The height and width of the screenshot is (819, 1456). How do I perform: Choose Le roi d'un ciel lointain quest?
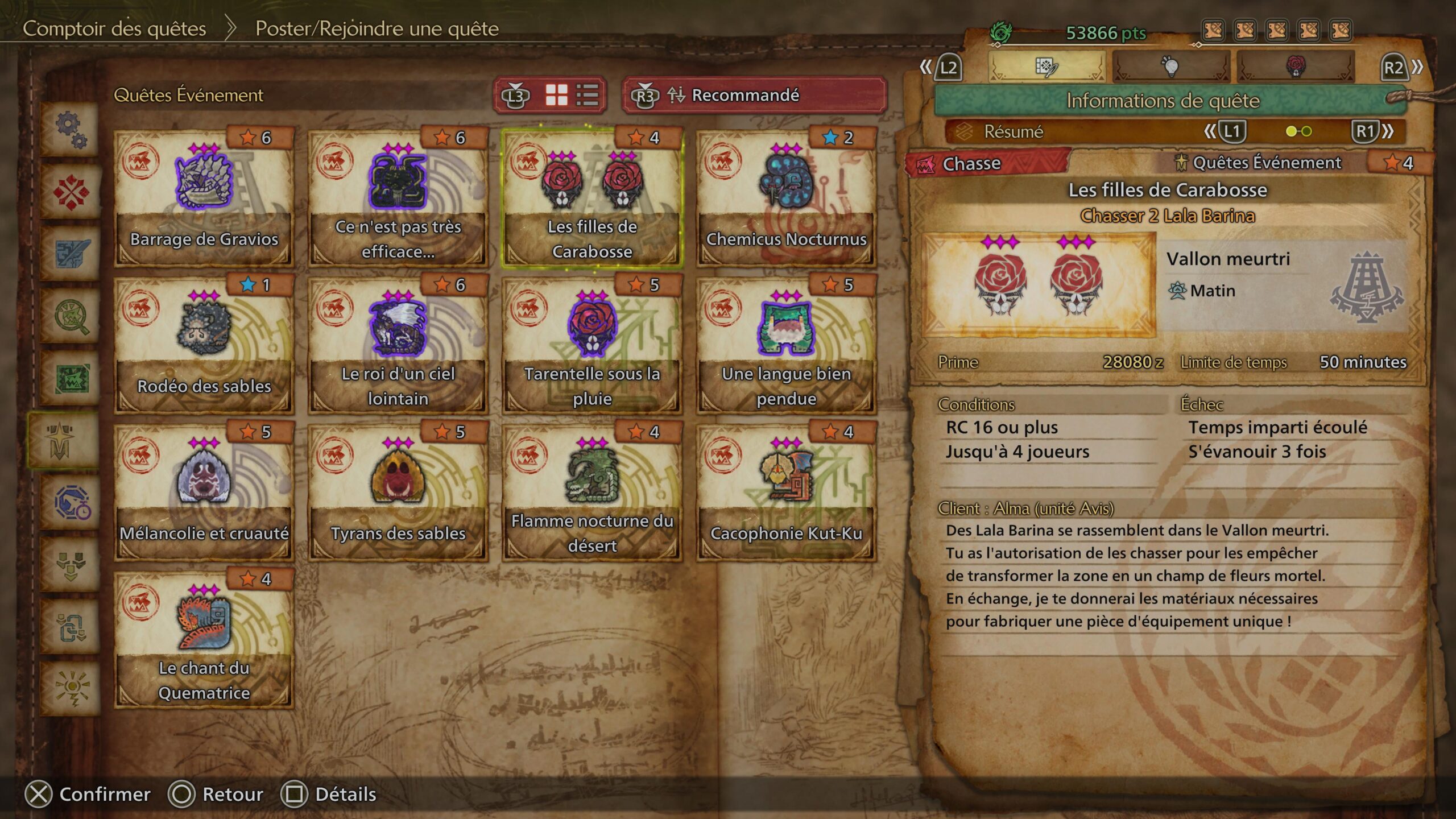[x=398, y=345]
